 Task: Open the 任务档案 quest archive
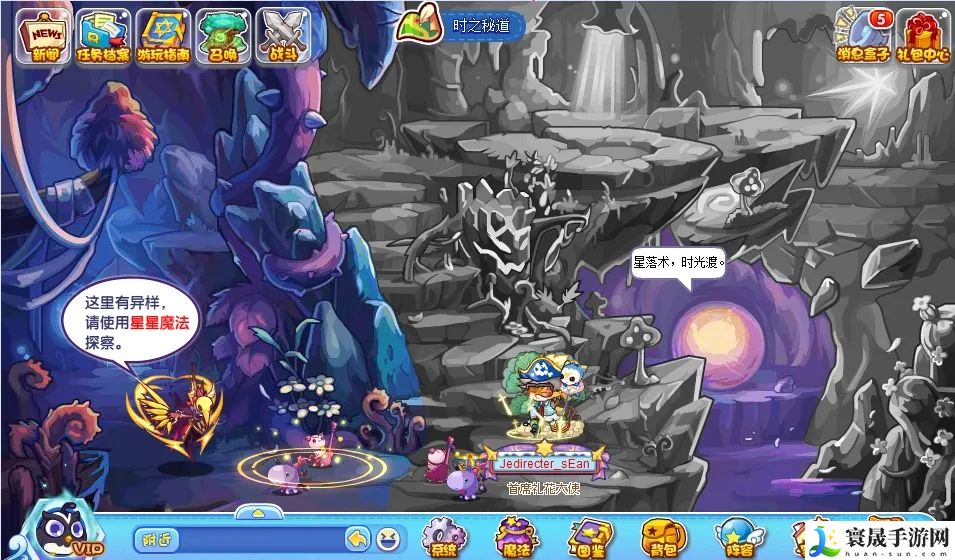coord(103,35)
